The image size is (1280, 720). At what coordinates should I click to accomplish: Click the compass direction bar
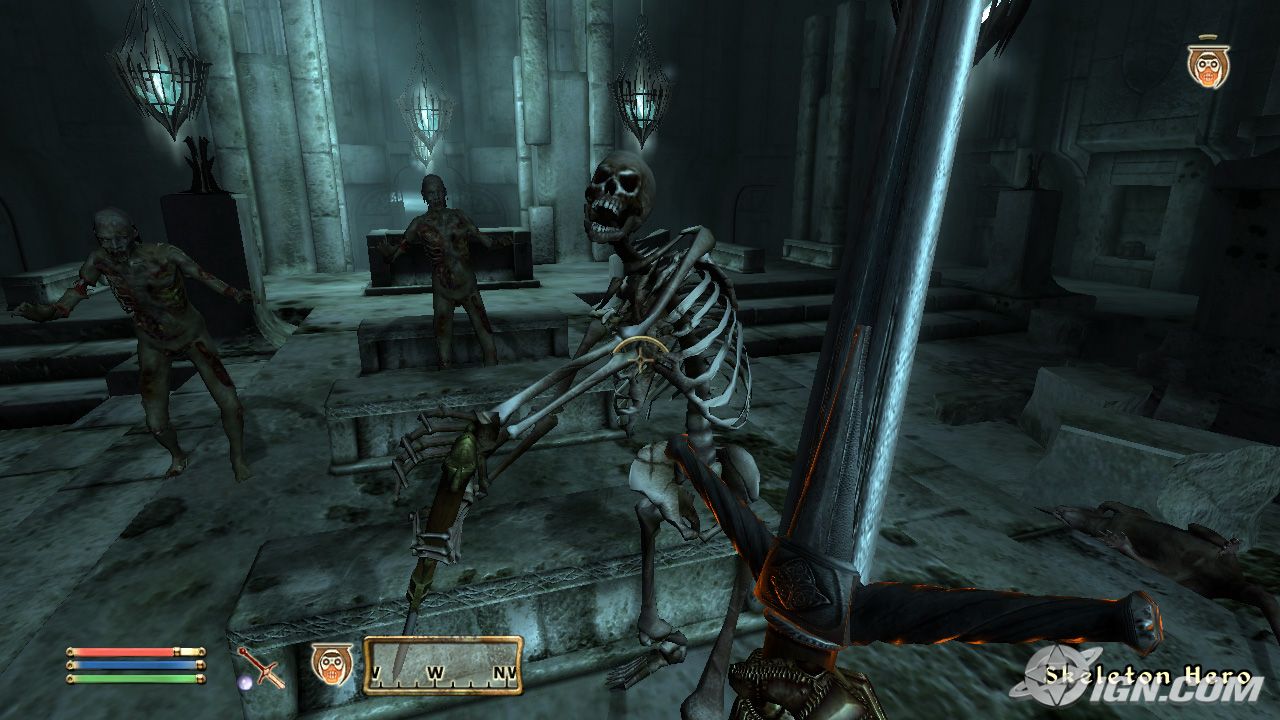coord(442,665)
